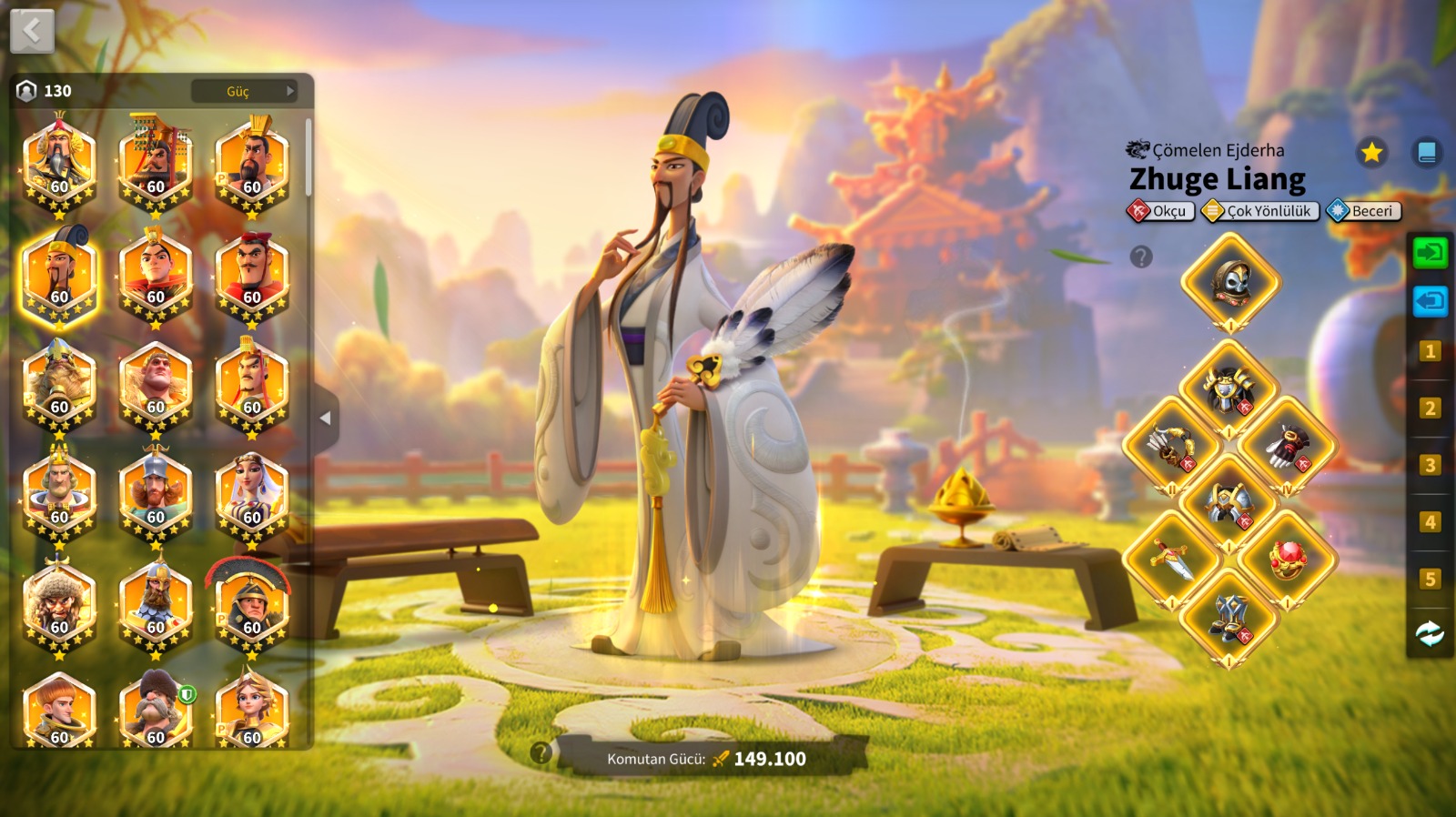The width and height of the screenshot is (1456, 817).
Task: Click the green import arrow button
Action: pyautogui.click(x=1430, y=252)
